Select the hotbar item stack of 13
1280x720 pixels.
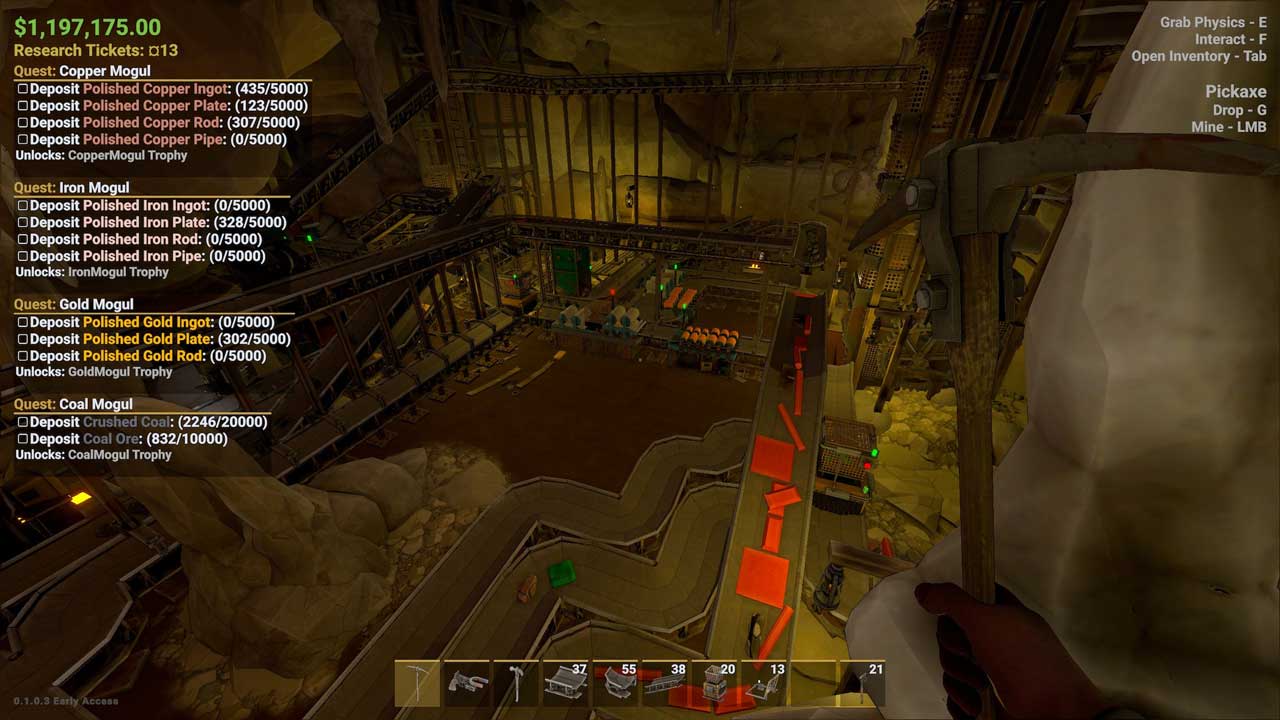point(763,684)
